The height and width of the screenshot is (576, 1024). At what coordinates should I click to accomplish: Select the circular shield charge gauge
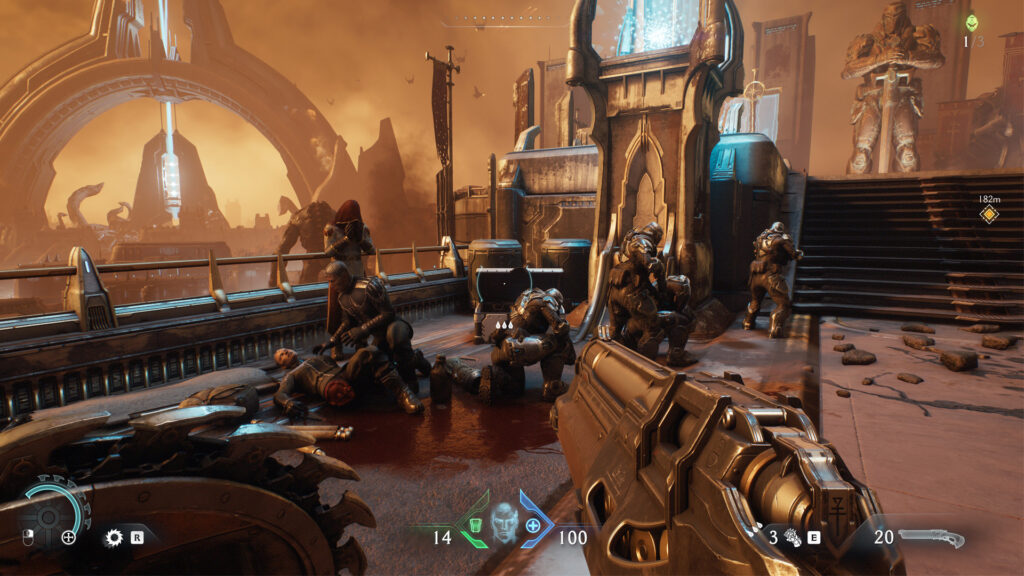click(x=48, y=512)
